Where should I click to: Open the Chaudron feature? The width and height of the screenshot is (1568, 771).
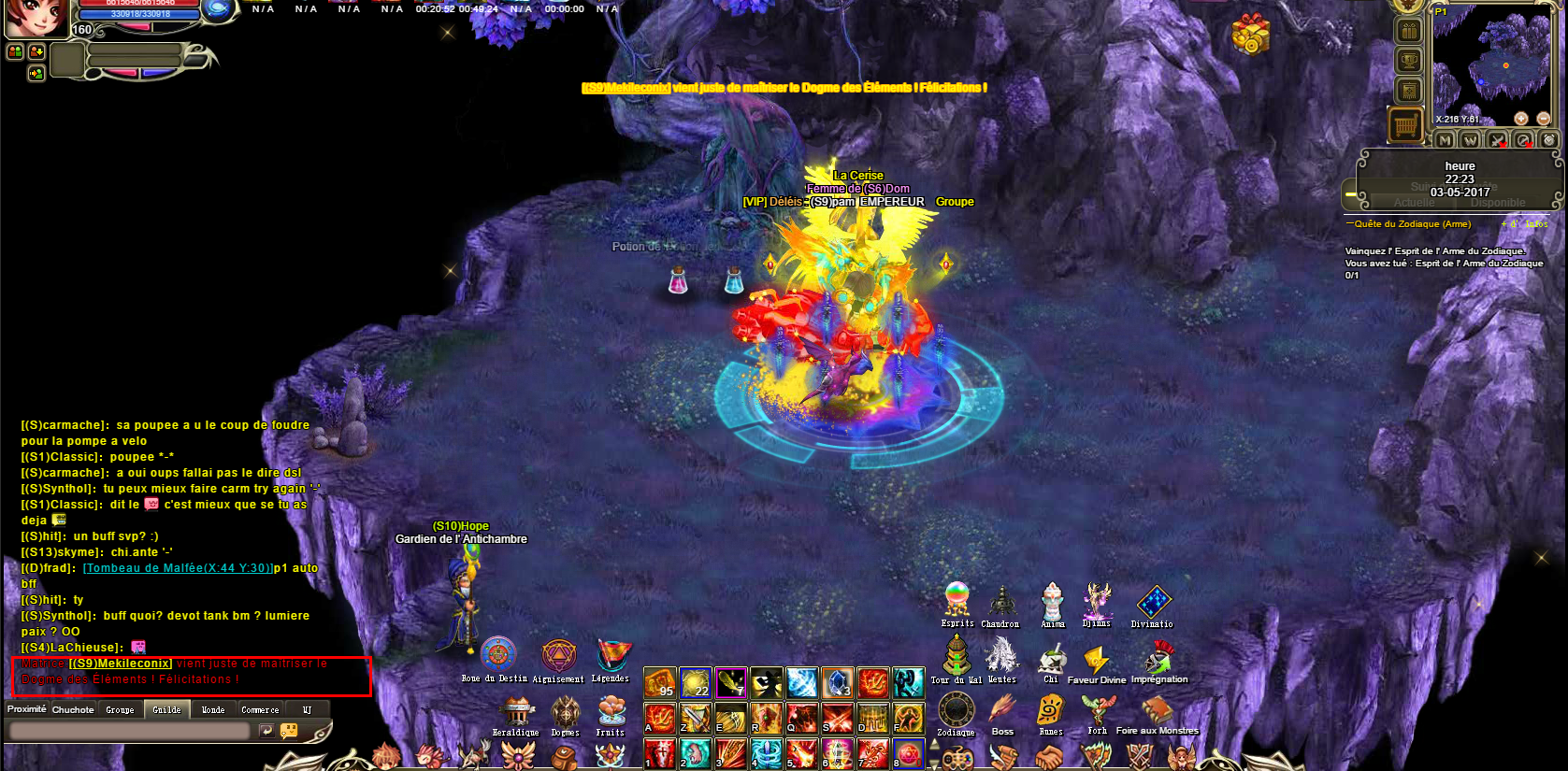tap(1001, 601)
